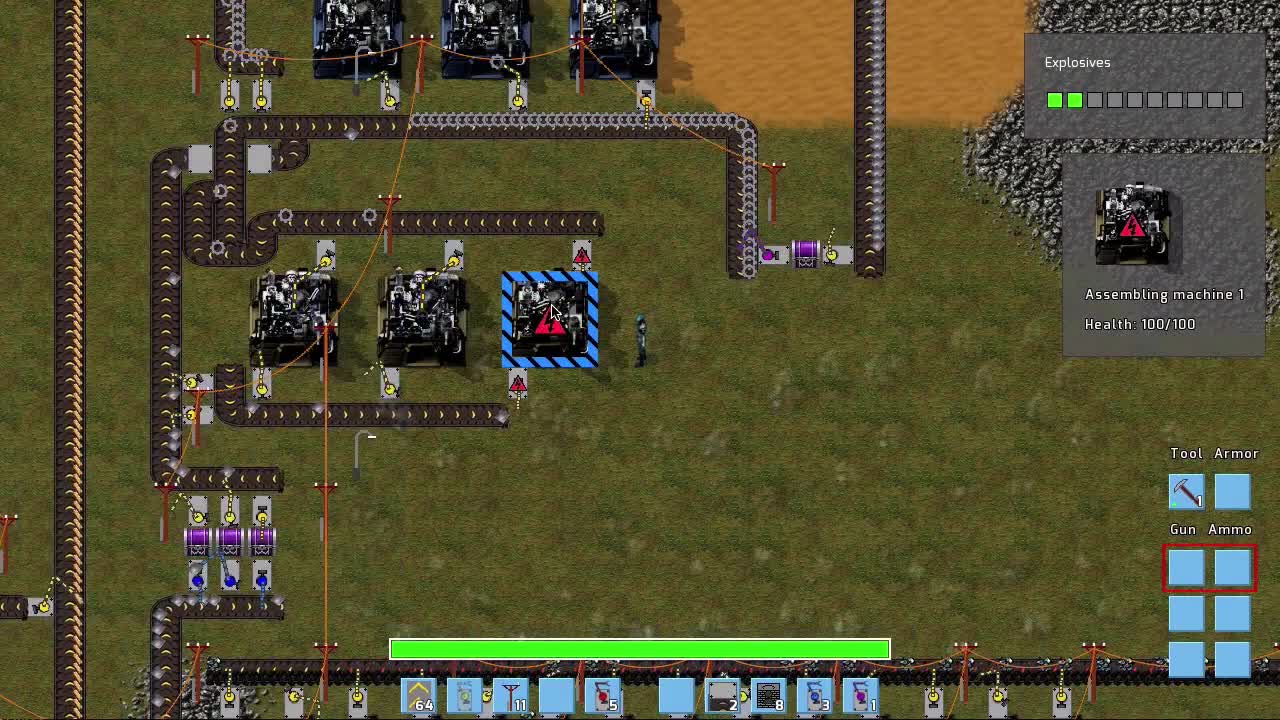The image size is (1280, 720).
Task: Select the purple science pack in the quickbar
Action: (x=862, y=695)
